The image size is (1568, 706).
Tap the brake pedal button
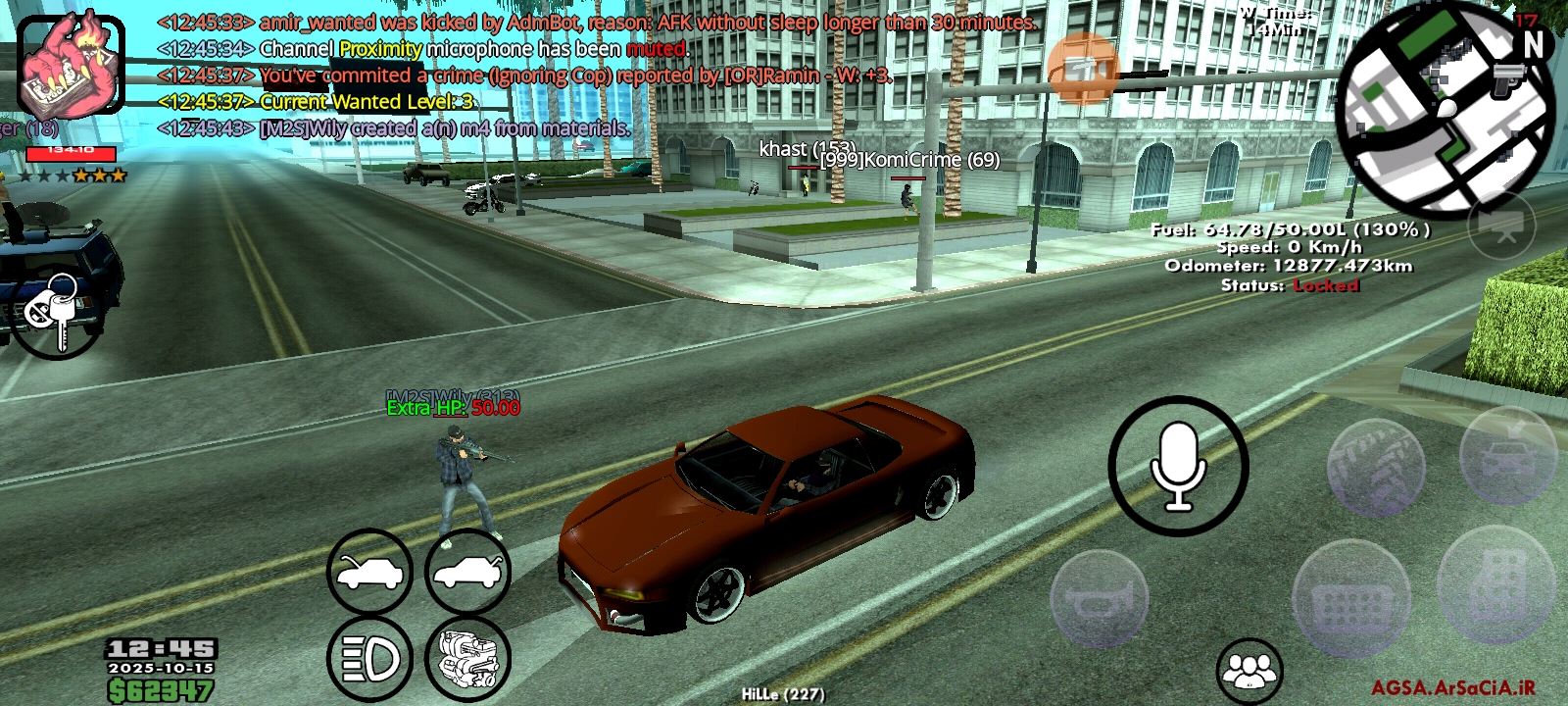point(1351,599)
